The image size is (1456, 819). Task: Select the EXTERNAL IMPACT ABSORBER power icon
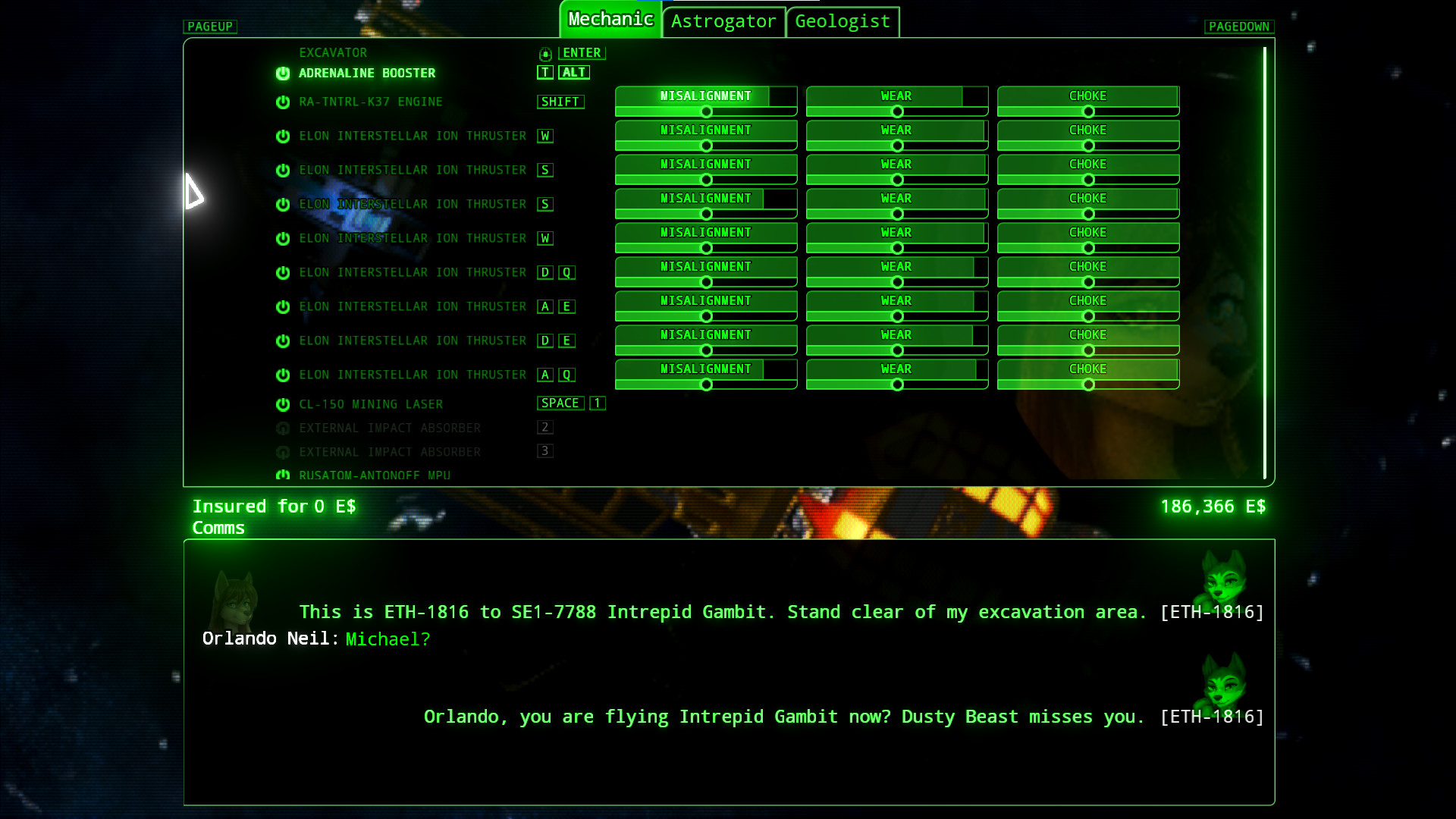282,428
